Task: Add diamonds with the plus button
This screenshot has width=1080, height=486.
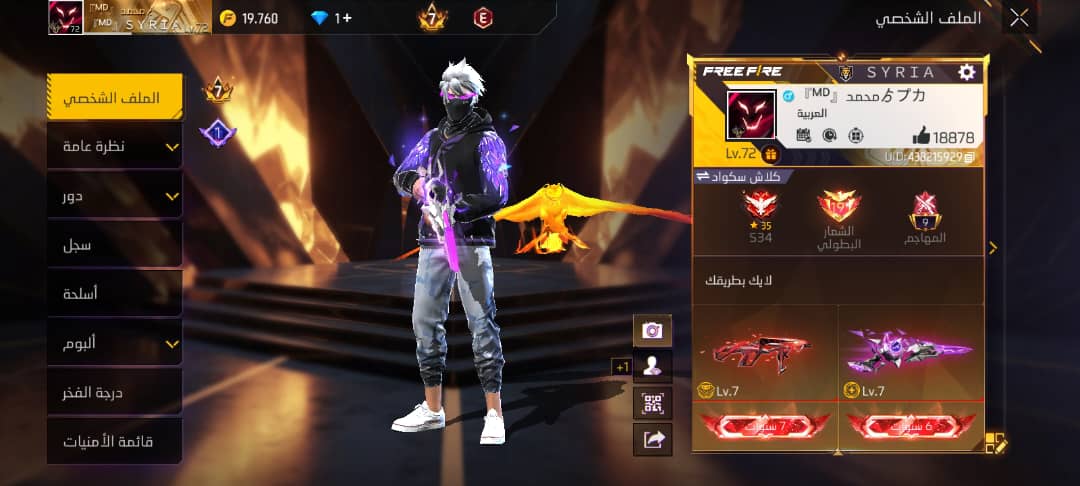Action: click(343, 18)
